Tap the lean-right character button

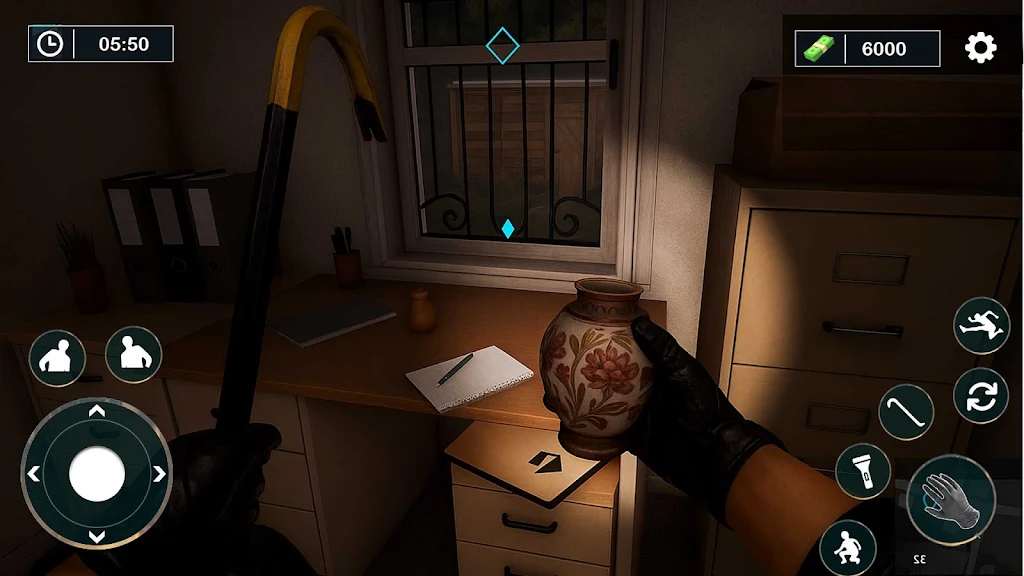pyautogui.click(x=133, y=354)
